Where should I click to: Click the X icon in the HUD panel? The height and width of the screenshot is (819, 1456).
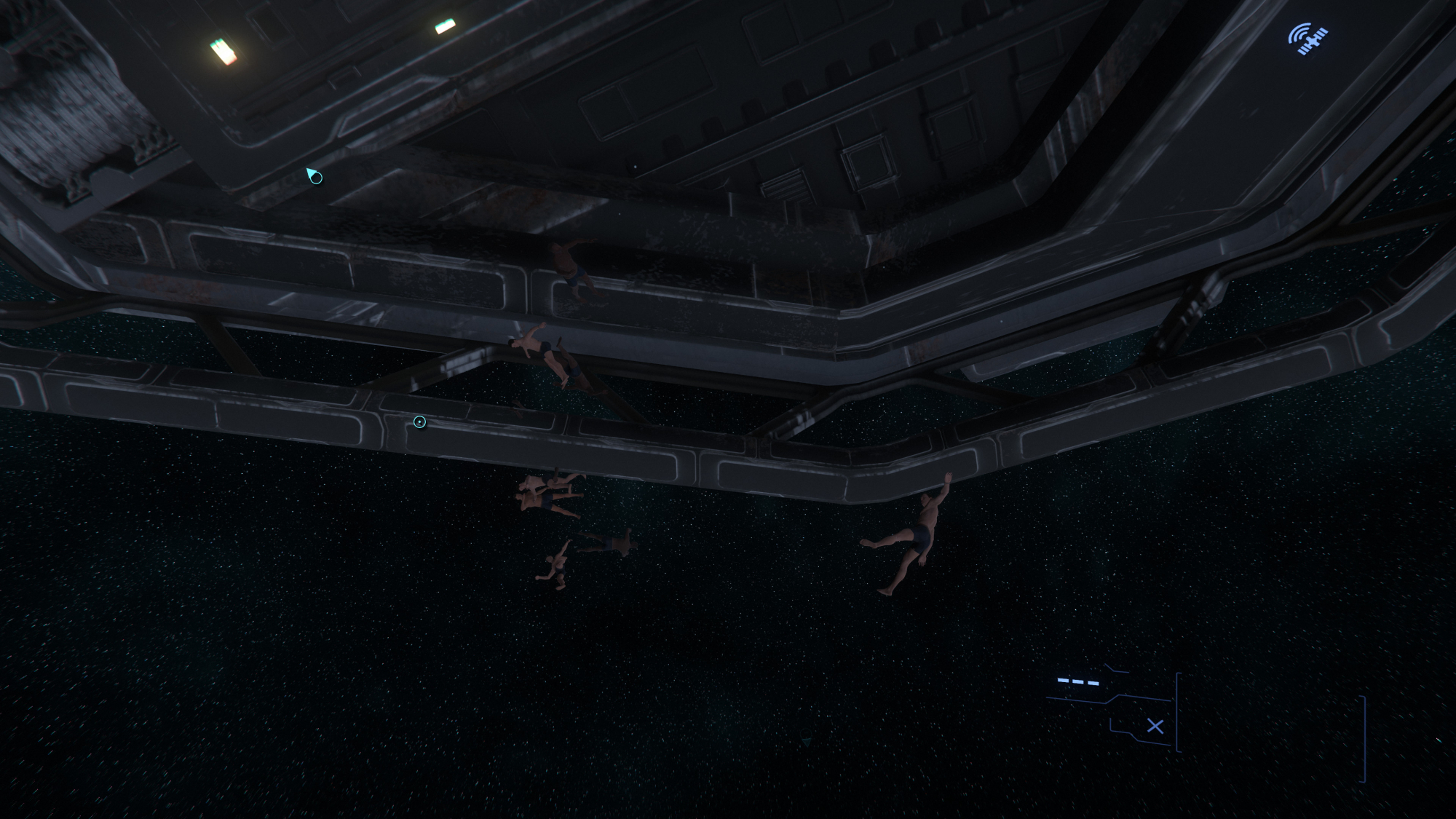pos(1155,726)
